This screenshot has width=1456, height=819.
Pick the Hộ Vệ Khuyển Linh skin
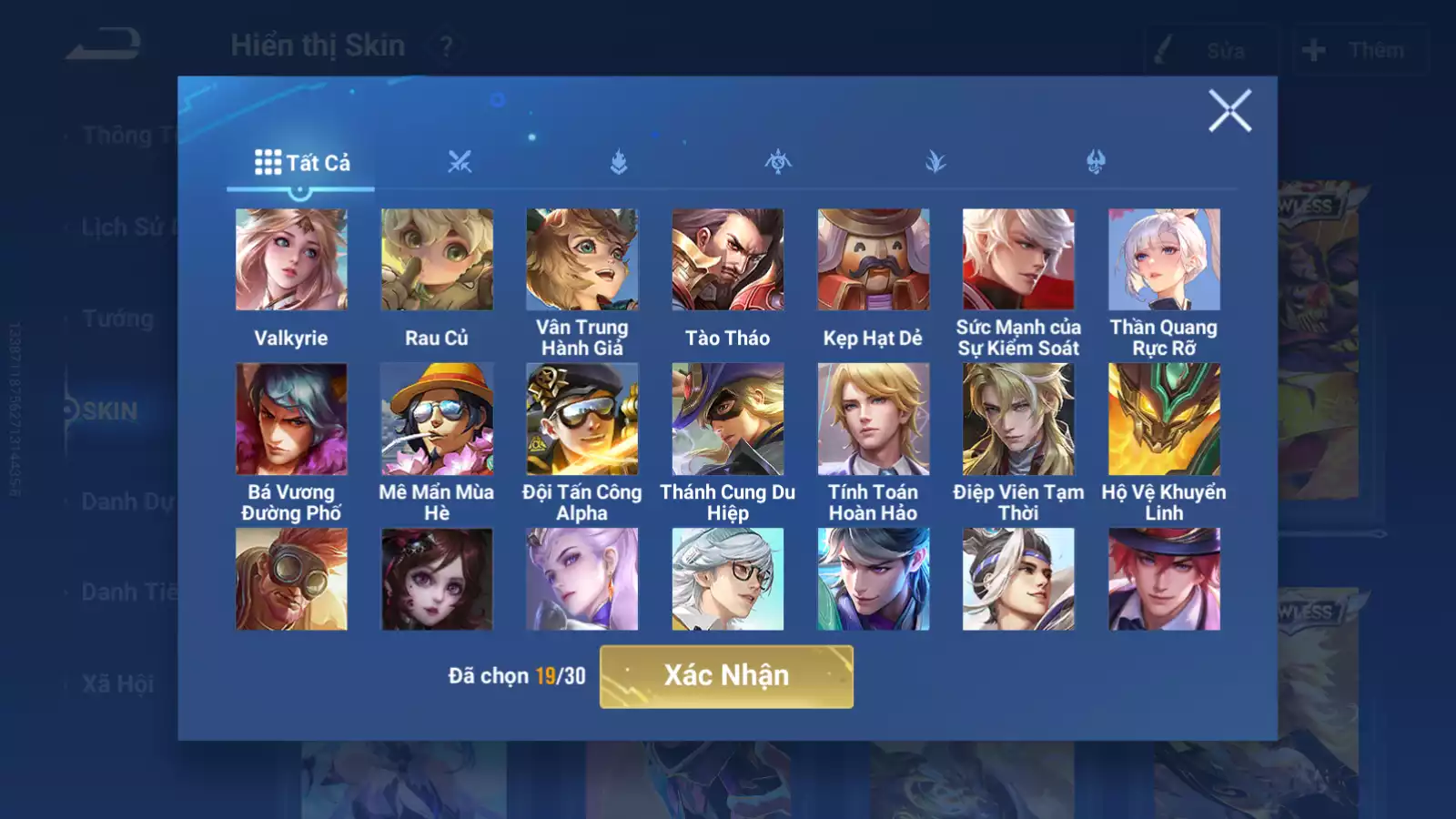click(x=1164, y=420)
